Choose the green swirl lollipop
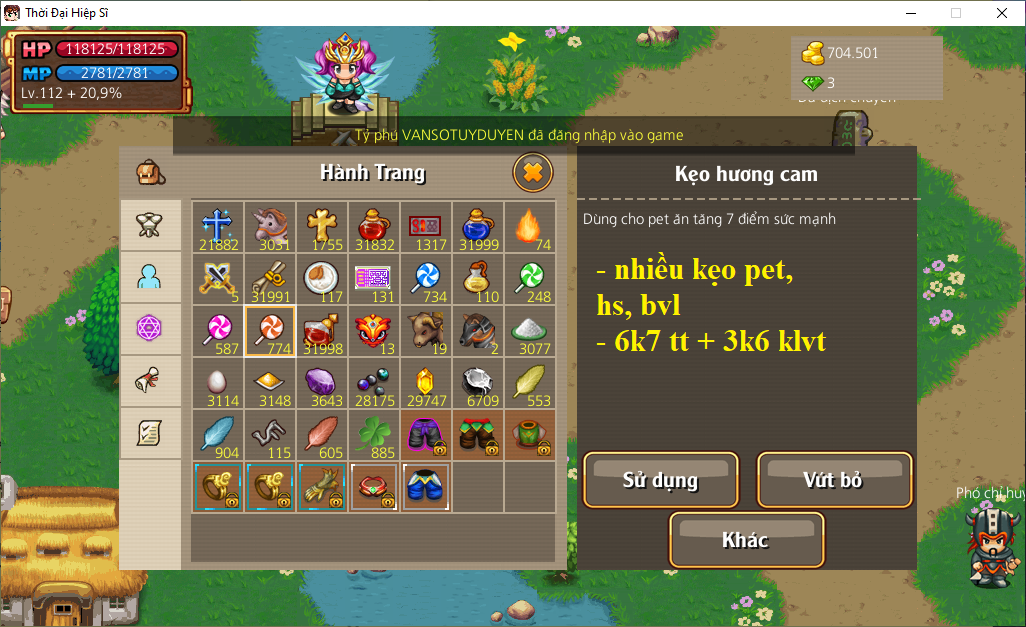Viewport: 1026px width, 627px height. [529, 279]
